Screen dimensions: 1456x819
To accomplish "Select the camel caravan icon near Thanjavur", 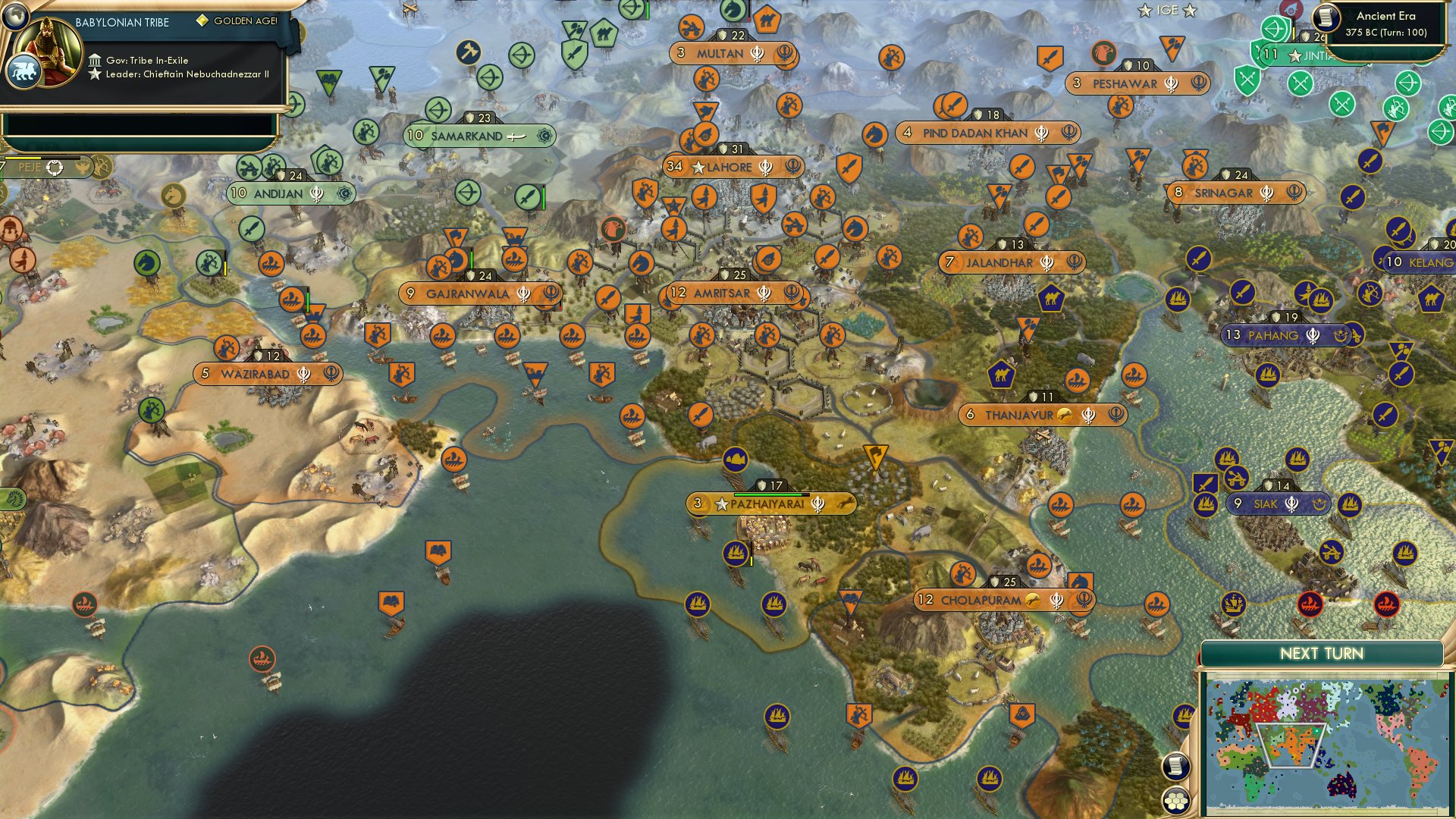I will (x=1000, y=374).
